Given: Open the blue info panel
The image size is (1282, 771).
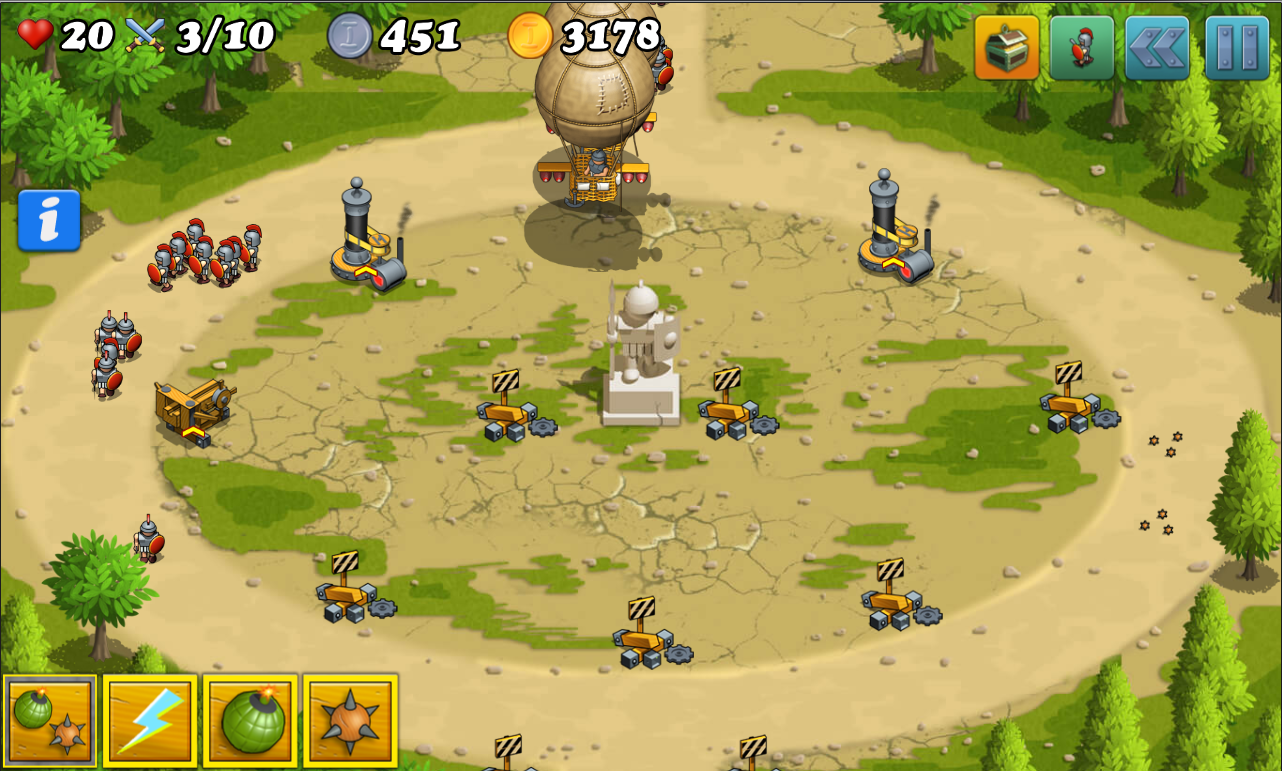Looking at the screenshot, I should [49, 220].
